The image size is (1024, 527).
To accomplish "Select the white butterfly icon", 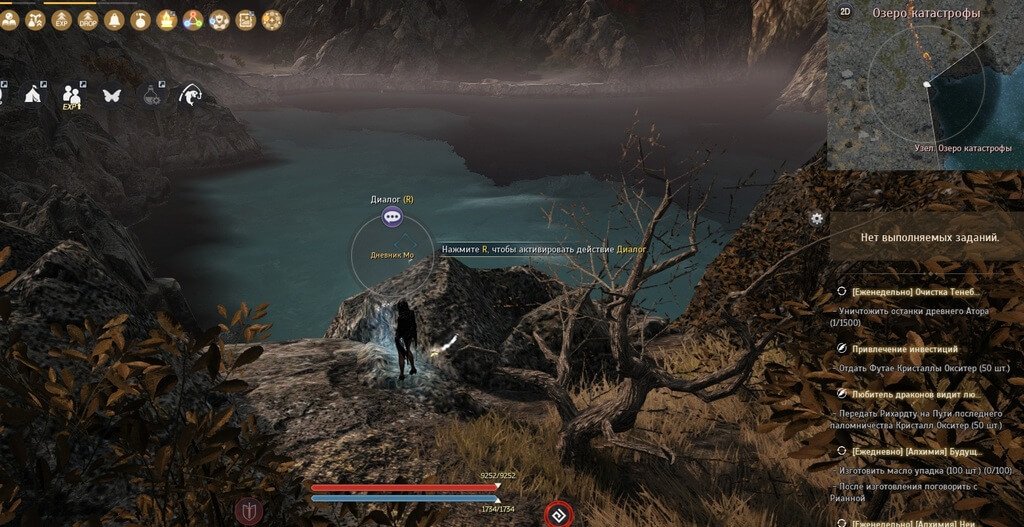I will (x=111, y=96).
